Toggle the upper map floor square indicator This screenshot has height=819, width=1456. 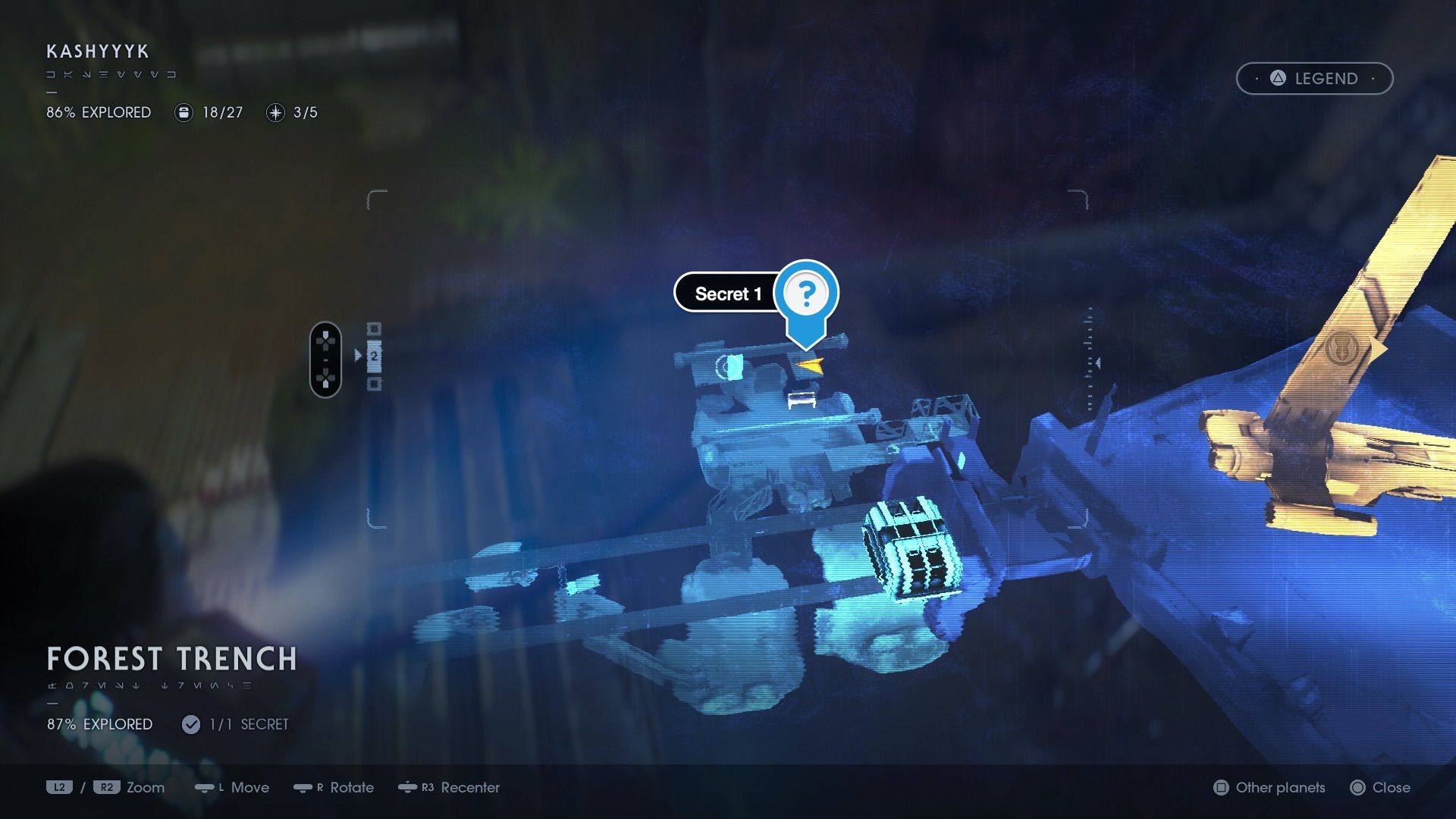(373, 329)
